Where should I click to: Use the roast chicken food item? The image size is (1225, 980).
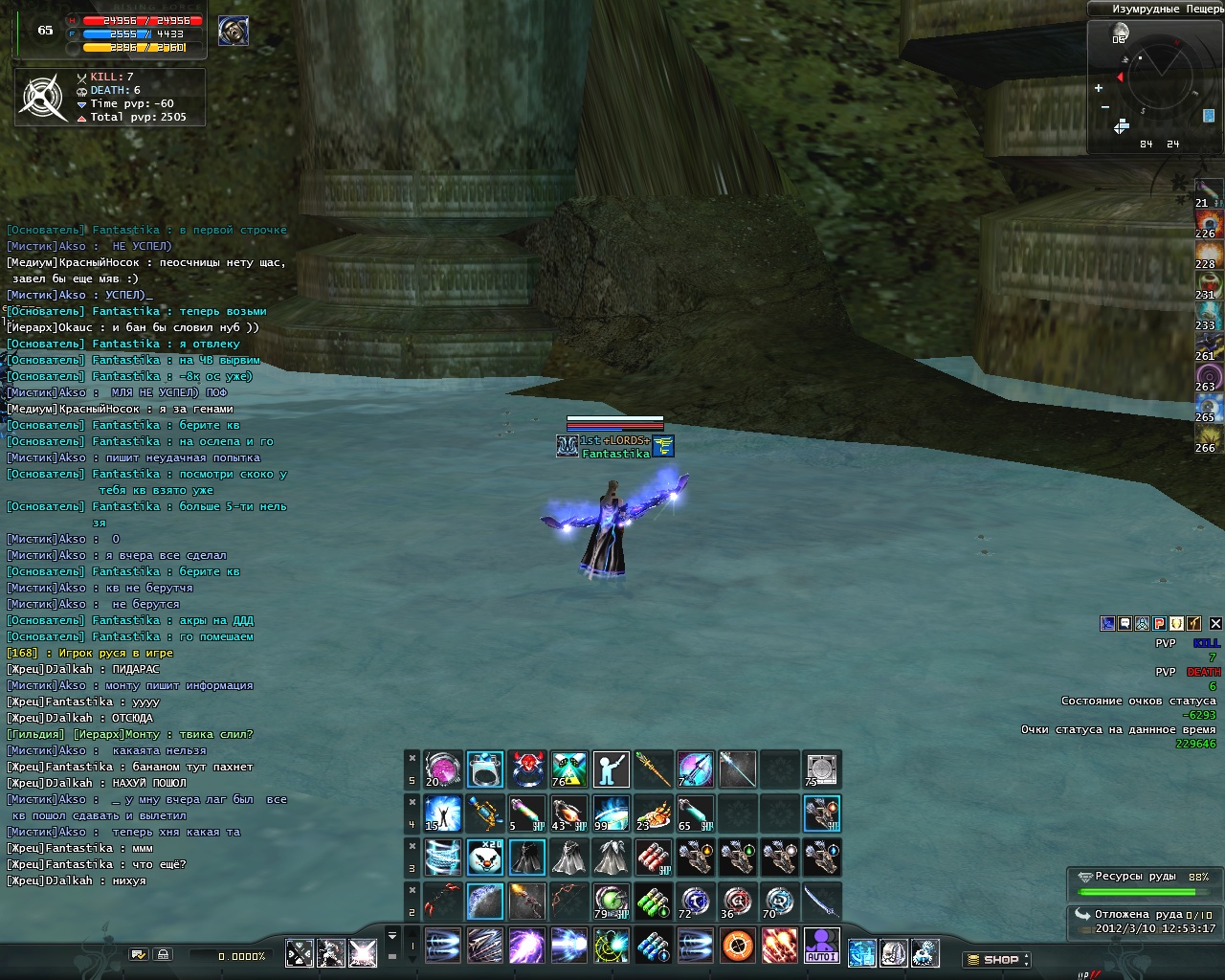[x=653, y=813]
